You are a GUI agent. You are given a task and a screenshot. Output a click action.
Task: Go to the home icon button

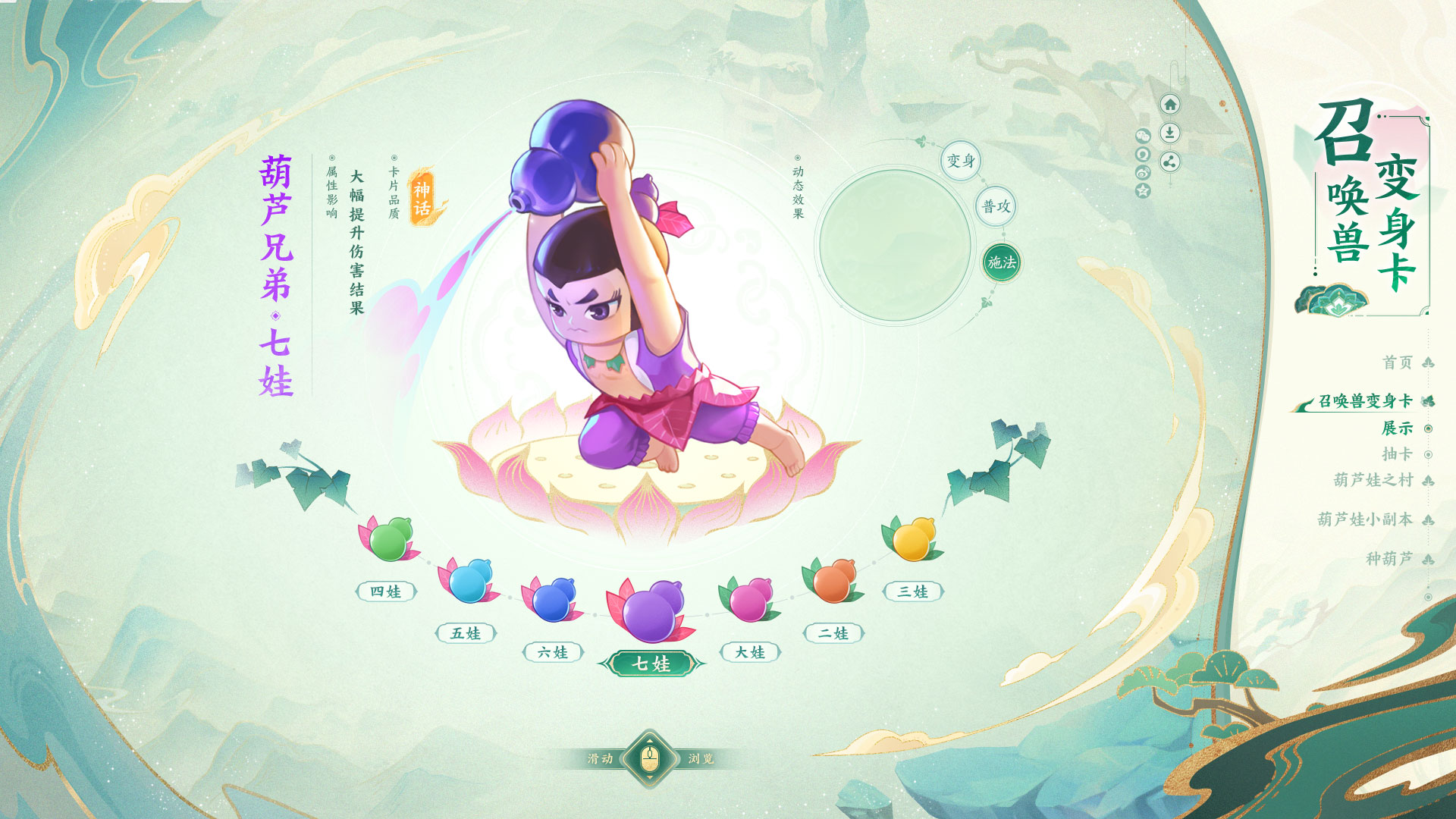click(1170, 104)
